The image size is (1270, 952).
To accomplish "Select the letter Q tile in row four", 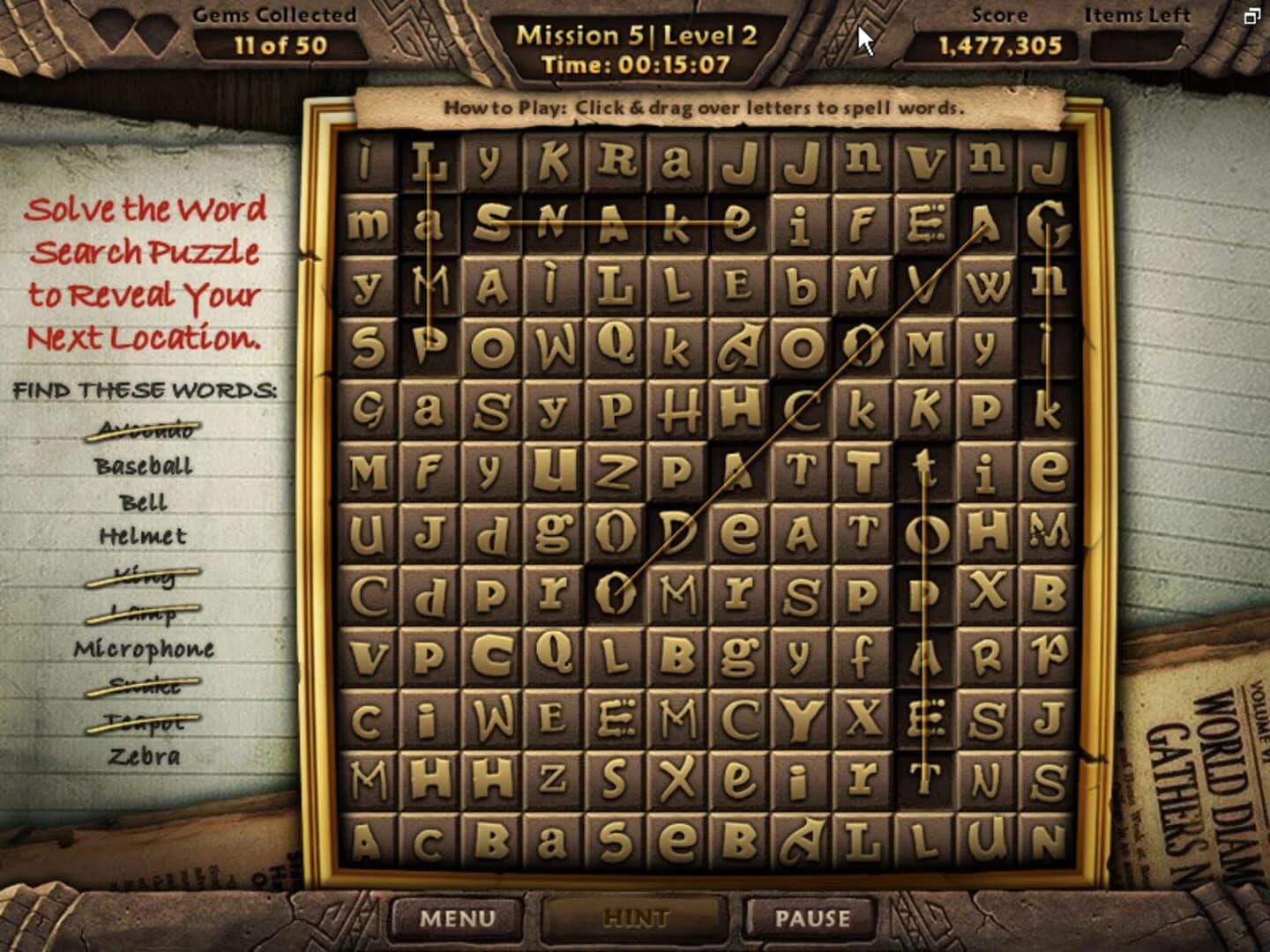I will 617,344.
